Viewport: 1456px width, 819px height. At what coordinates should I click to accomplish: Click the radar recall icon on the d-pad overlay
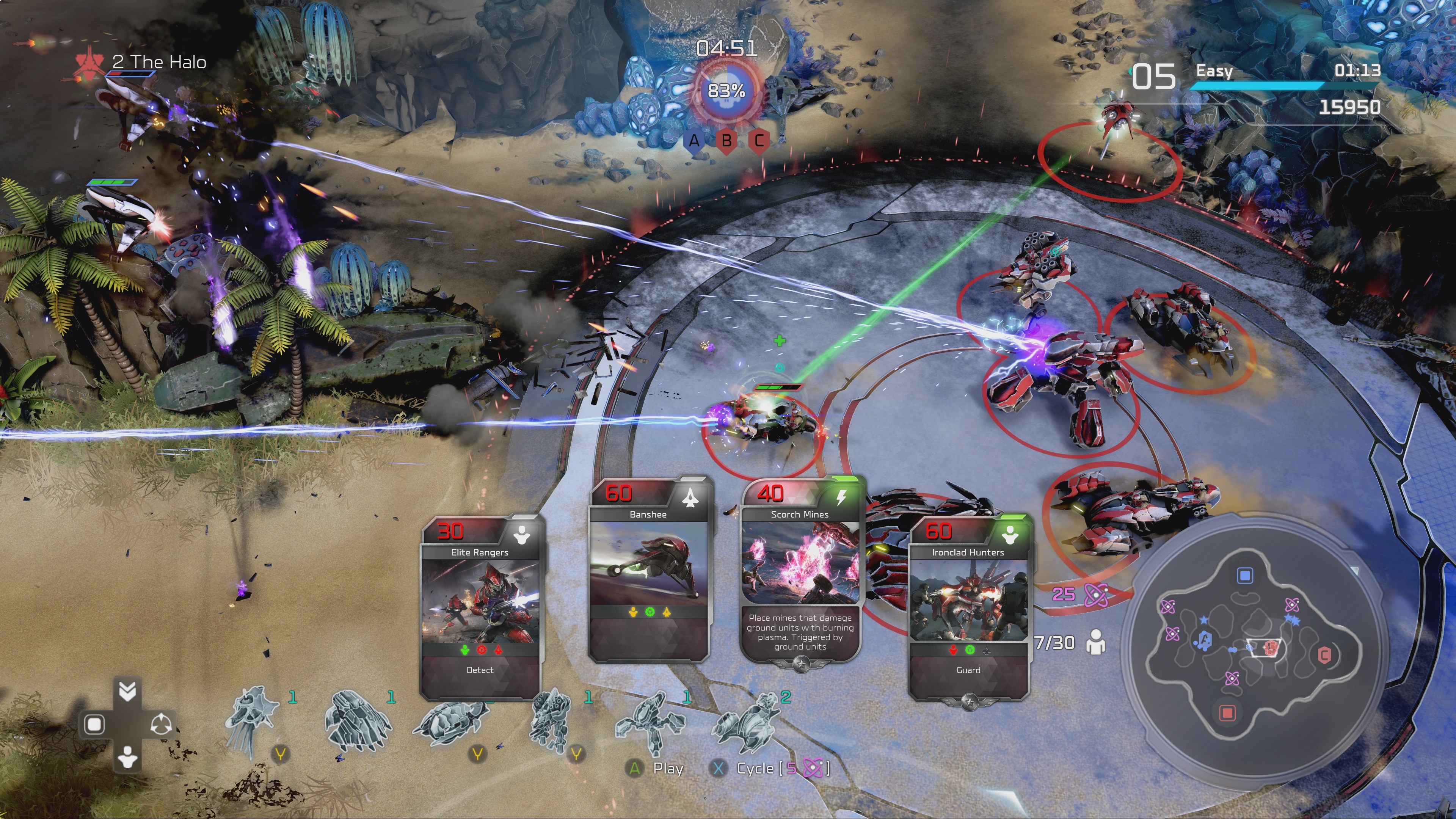tap(162, 725)
